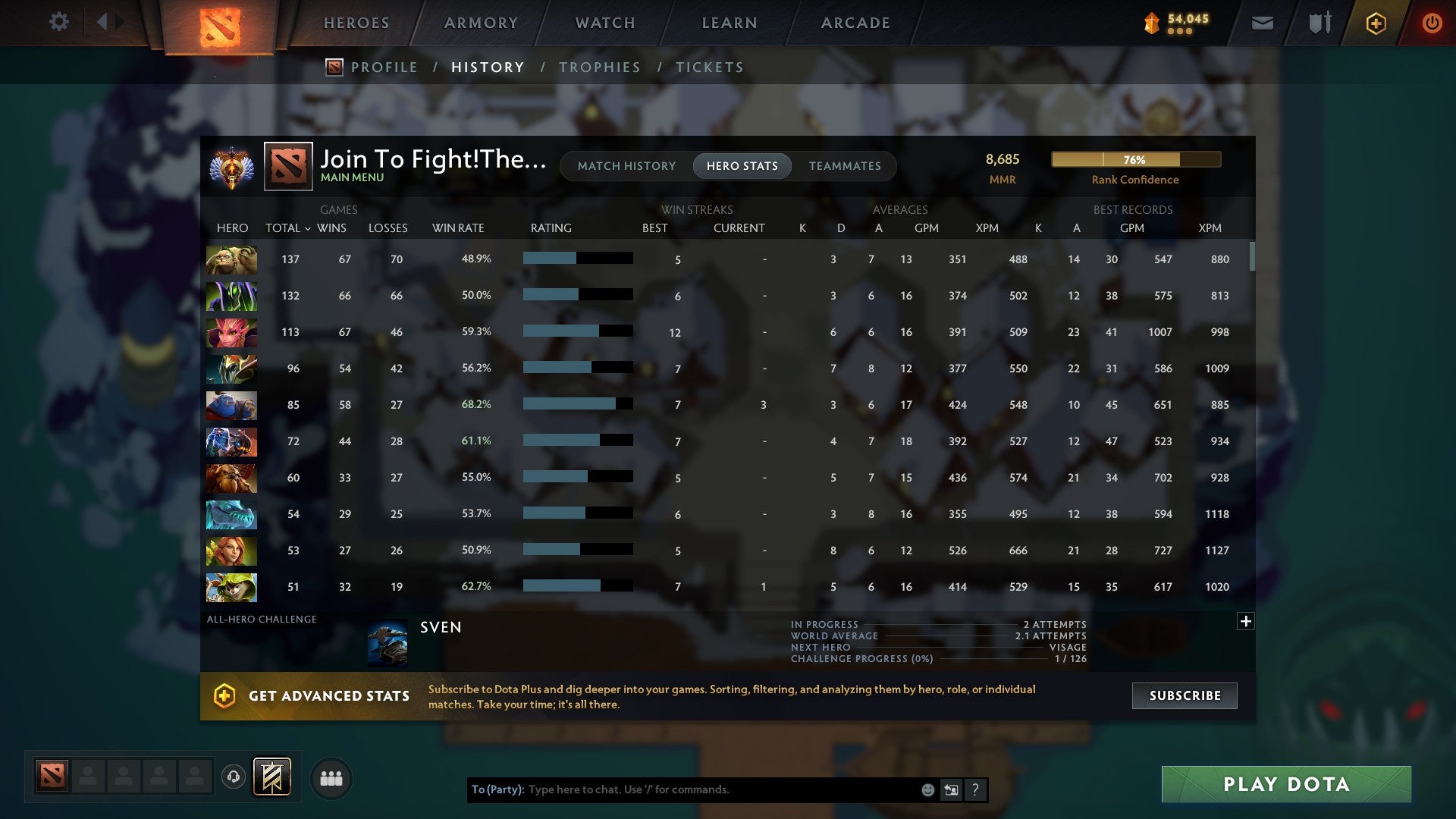Open the gold Dota Plus hexagon icon
Screen dimensions: 1456x819
(1375, 23)
